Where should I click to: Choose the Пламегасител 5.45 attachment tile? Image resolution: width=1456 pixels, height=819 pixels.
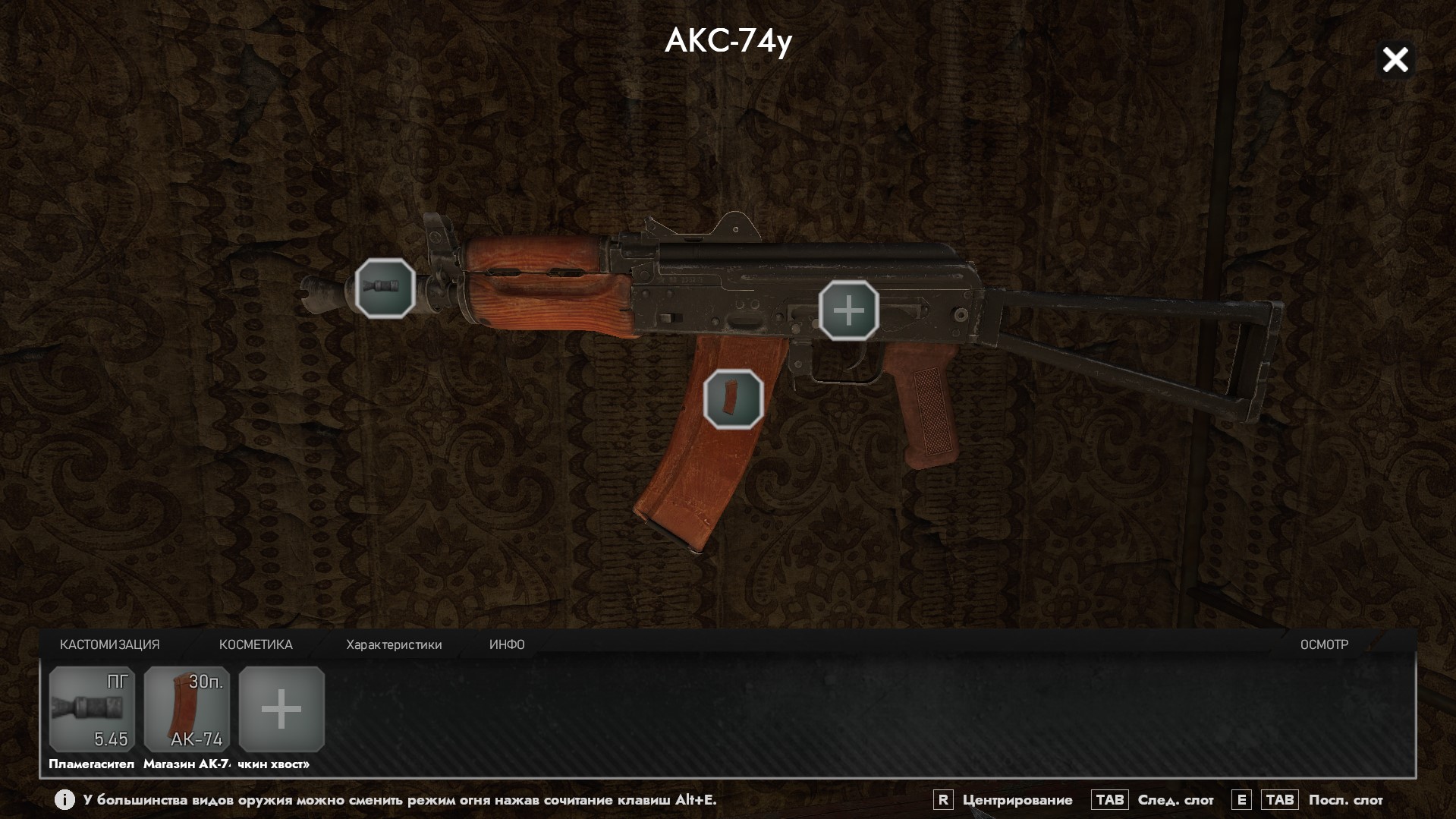[92, 709]
